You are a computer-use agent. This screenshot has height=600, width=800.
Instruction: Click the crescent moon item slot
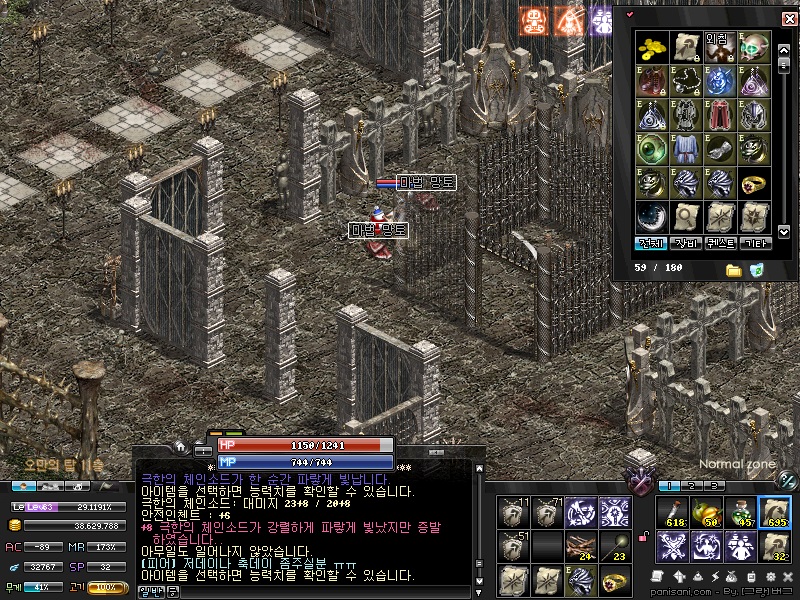(652, 214)
